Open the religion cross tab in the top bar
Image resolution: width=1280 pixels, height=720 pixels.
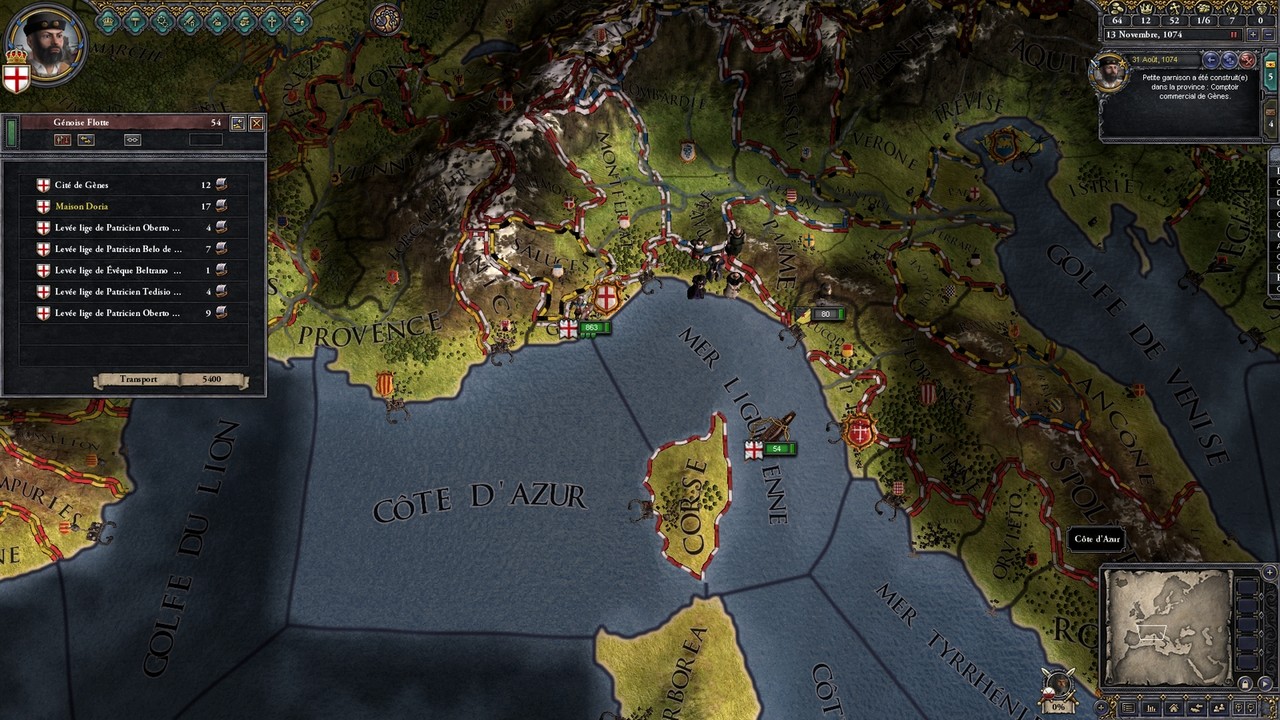[271, 20]
